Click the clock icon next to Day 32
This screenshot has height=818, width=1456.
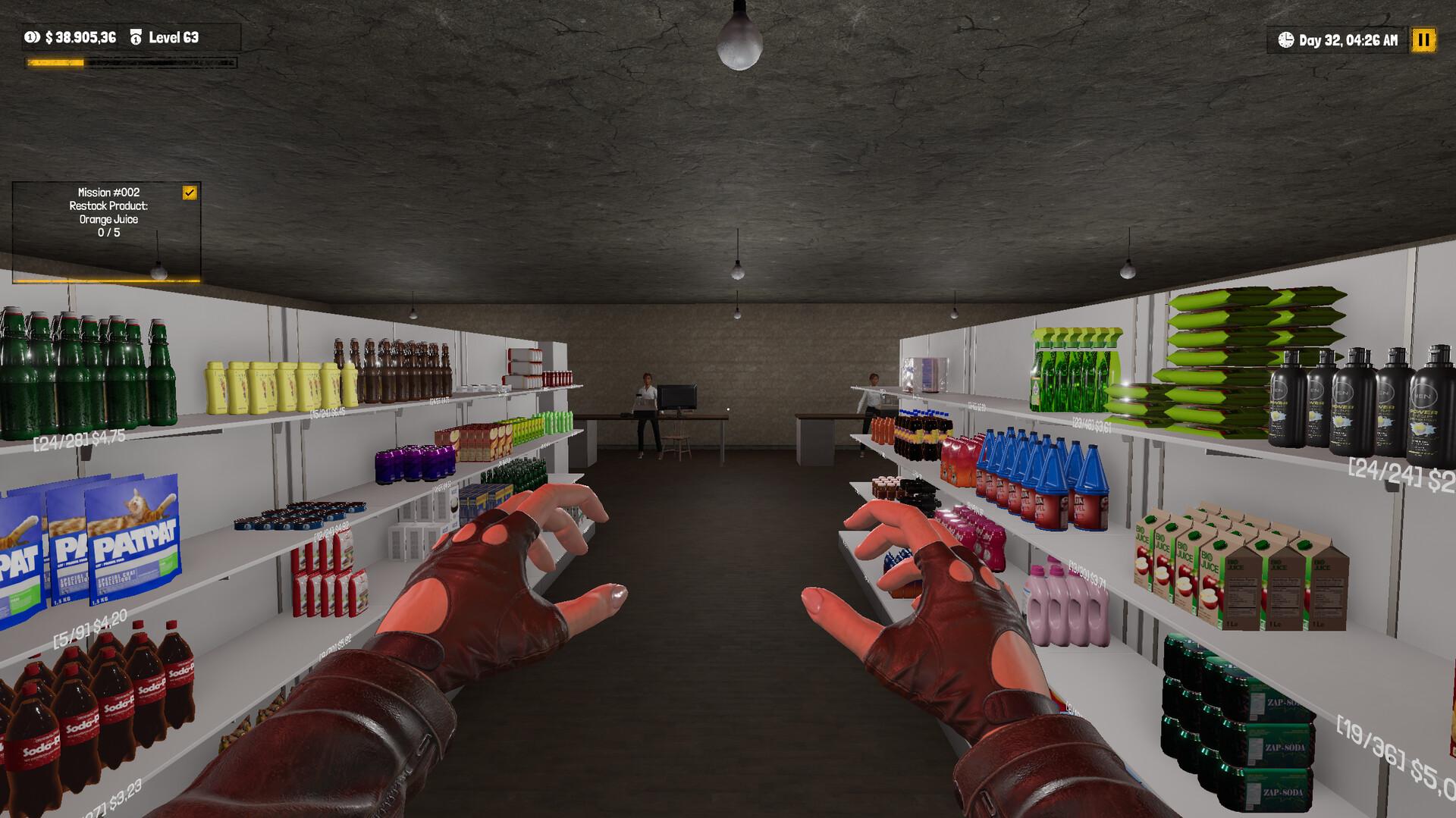[x=1285, y=39]
